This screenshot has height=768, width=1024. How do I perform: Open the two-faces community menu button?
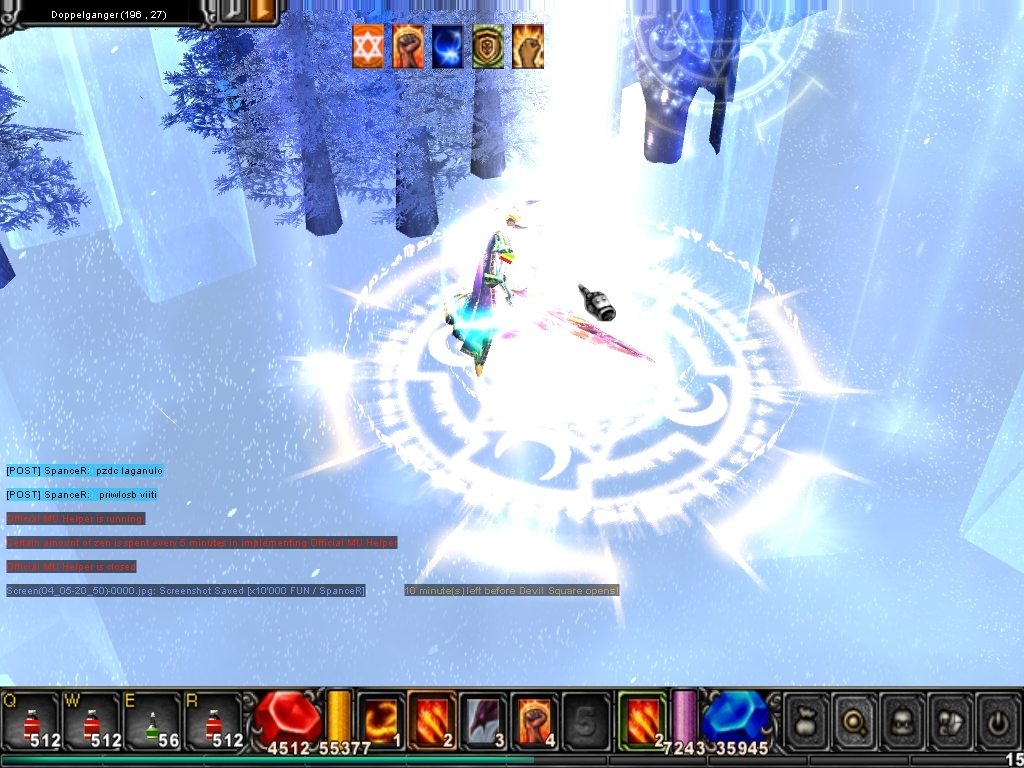[950, 720]
